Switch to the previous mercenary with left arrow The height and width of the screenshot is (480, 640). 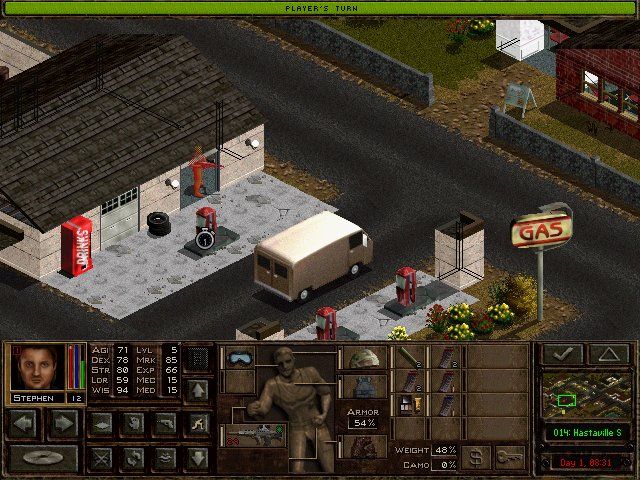point(23,423)
